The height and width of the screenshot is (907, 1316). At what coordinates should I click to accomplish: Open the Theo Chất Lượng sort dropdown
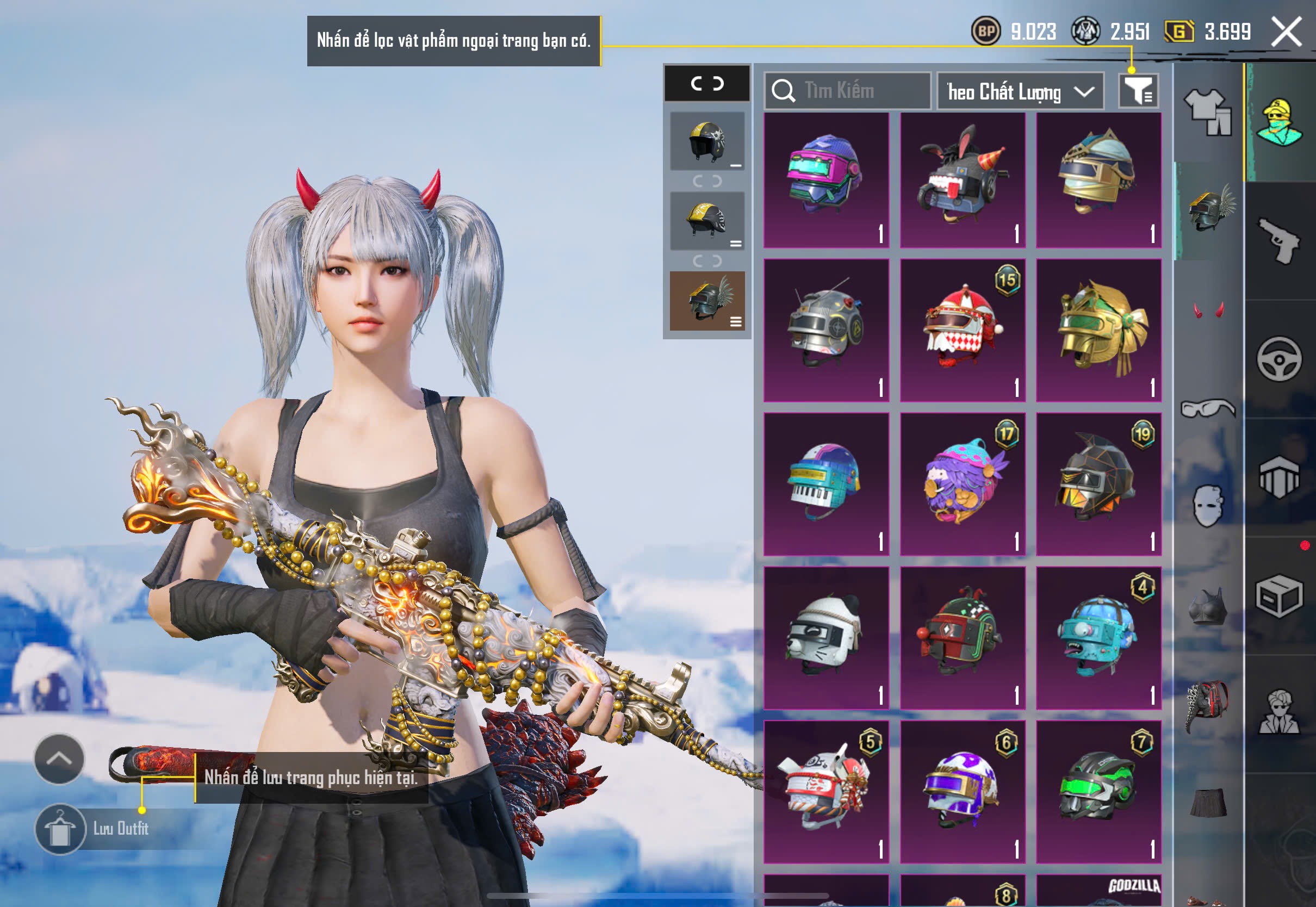pyautogui.click(x=1020, y=91)
